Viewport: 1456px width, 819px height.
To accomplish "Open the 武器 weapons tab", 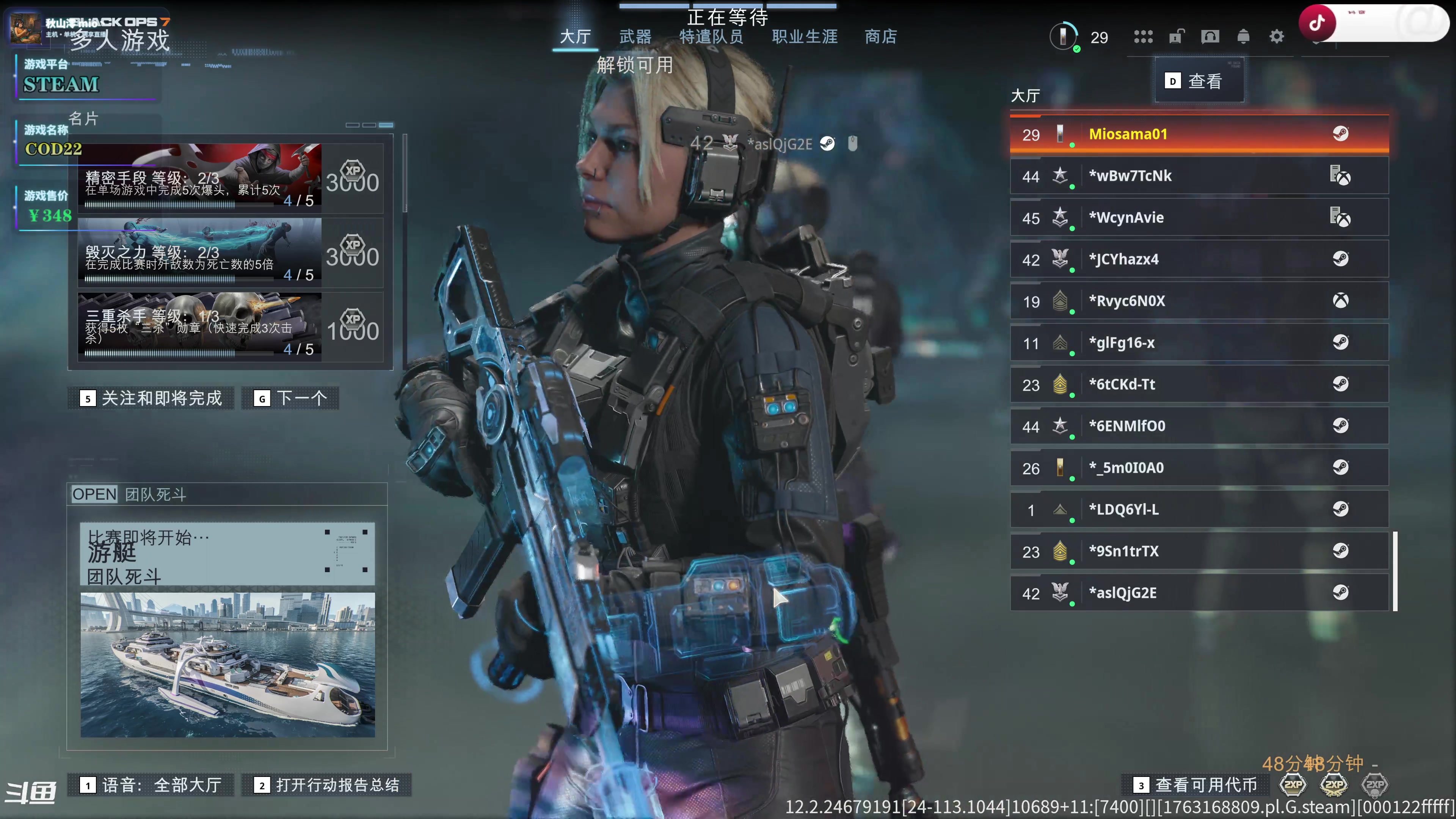I will point(635,37).
